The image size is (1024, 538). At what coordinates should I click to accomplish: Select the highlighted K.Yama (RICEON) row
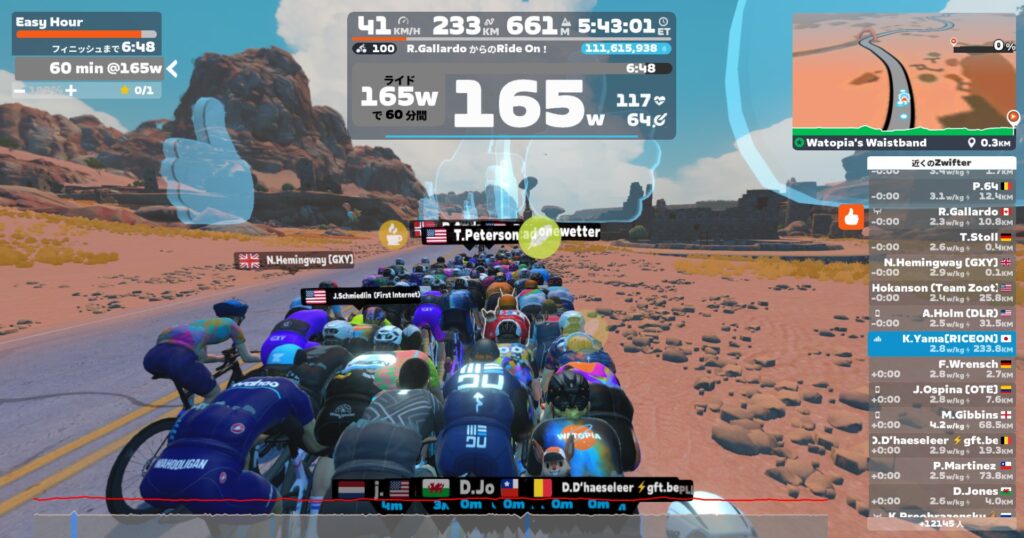pyautogui.click(x=941, y=344)
